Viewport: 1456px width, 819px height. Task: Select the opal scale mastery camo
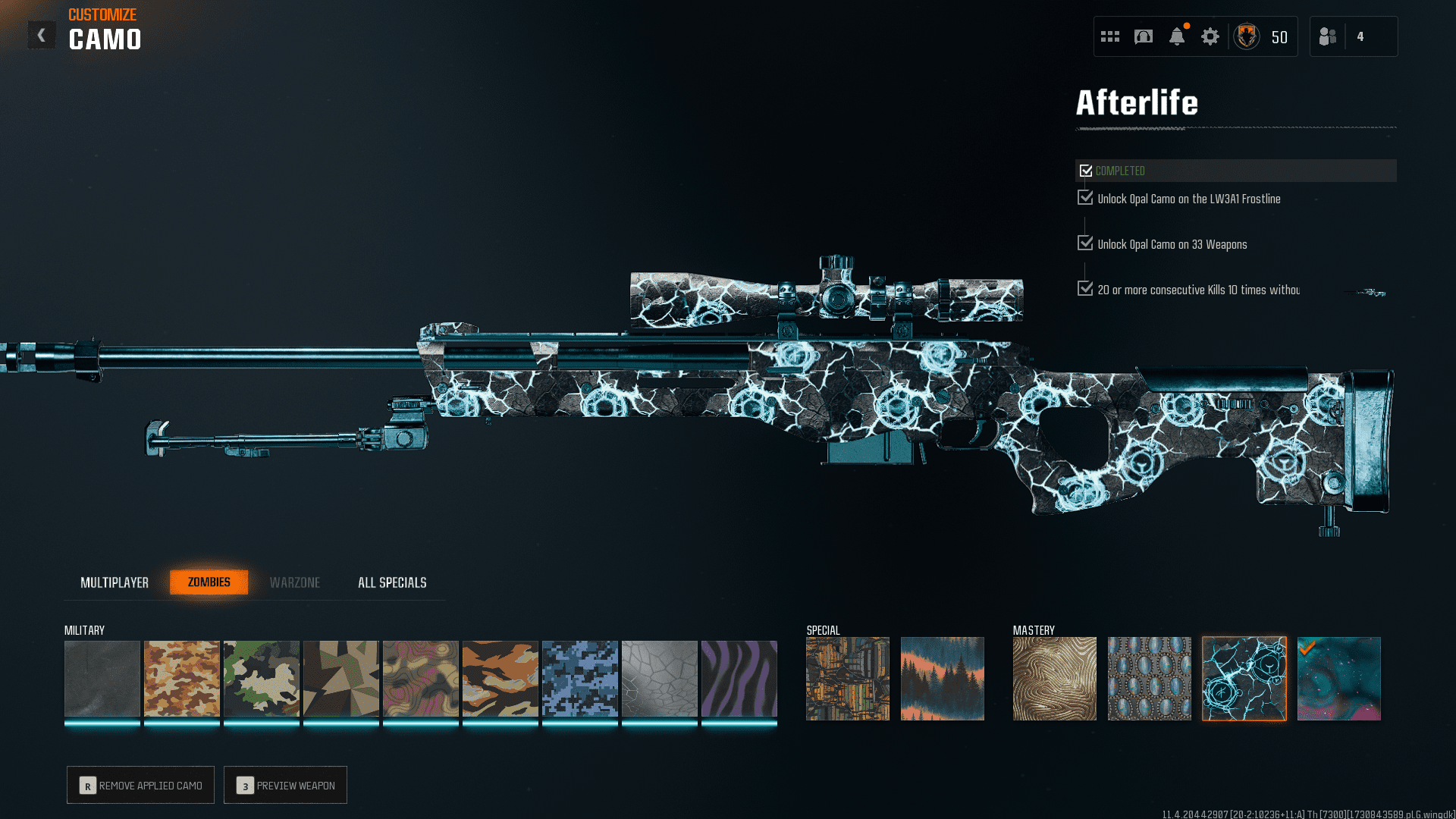coord(1150,679)
